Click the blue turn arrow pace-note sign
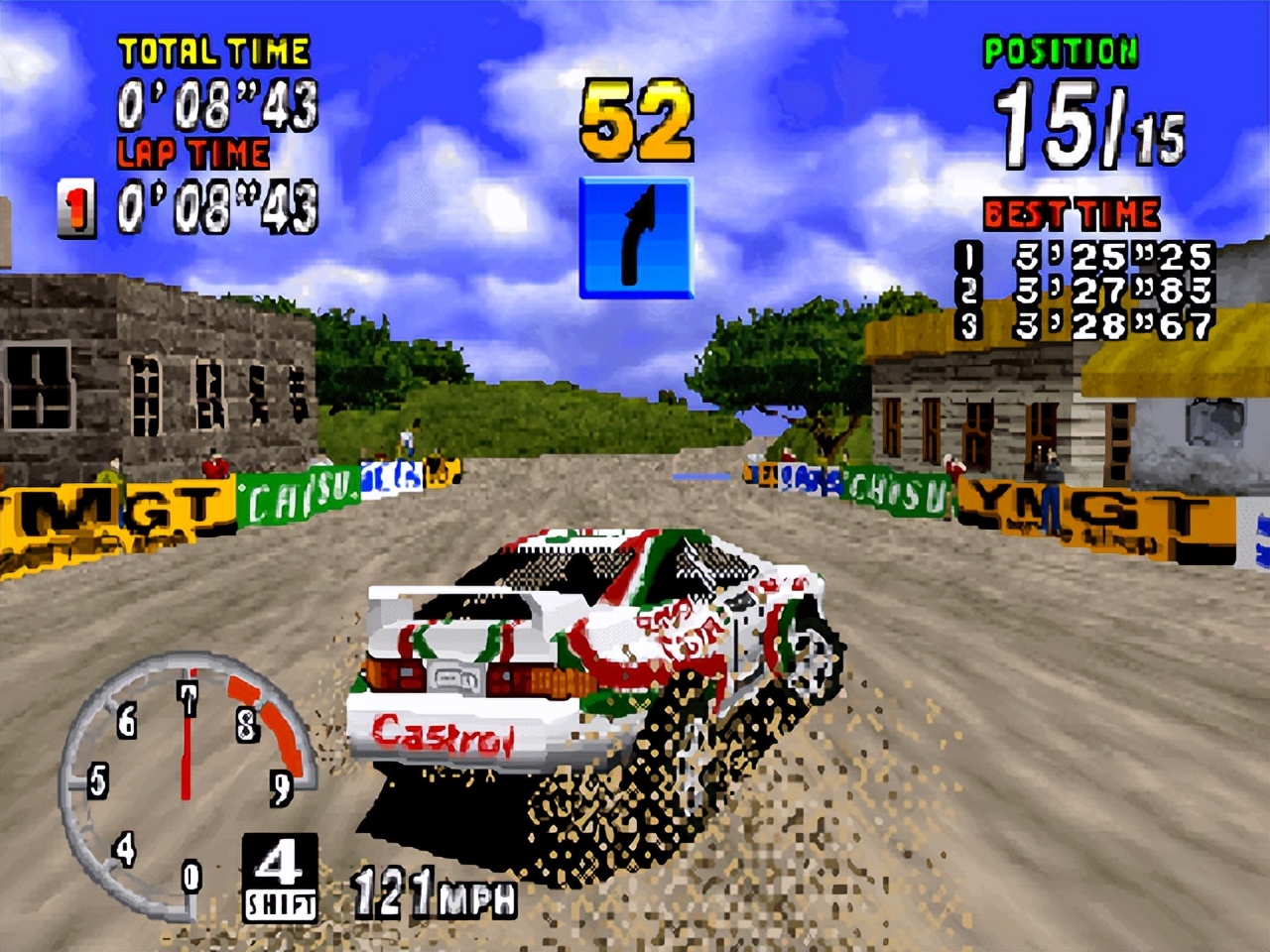1270x952 pixels. (x=635, y=238)
